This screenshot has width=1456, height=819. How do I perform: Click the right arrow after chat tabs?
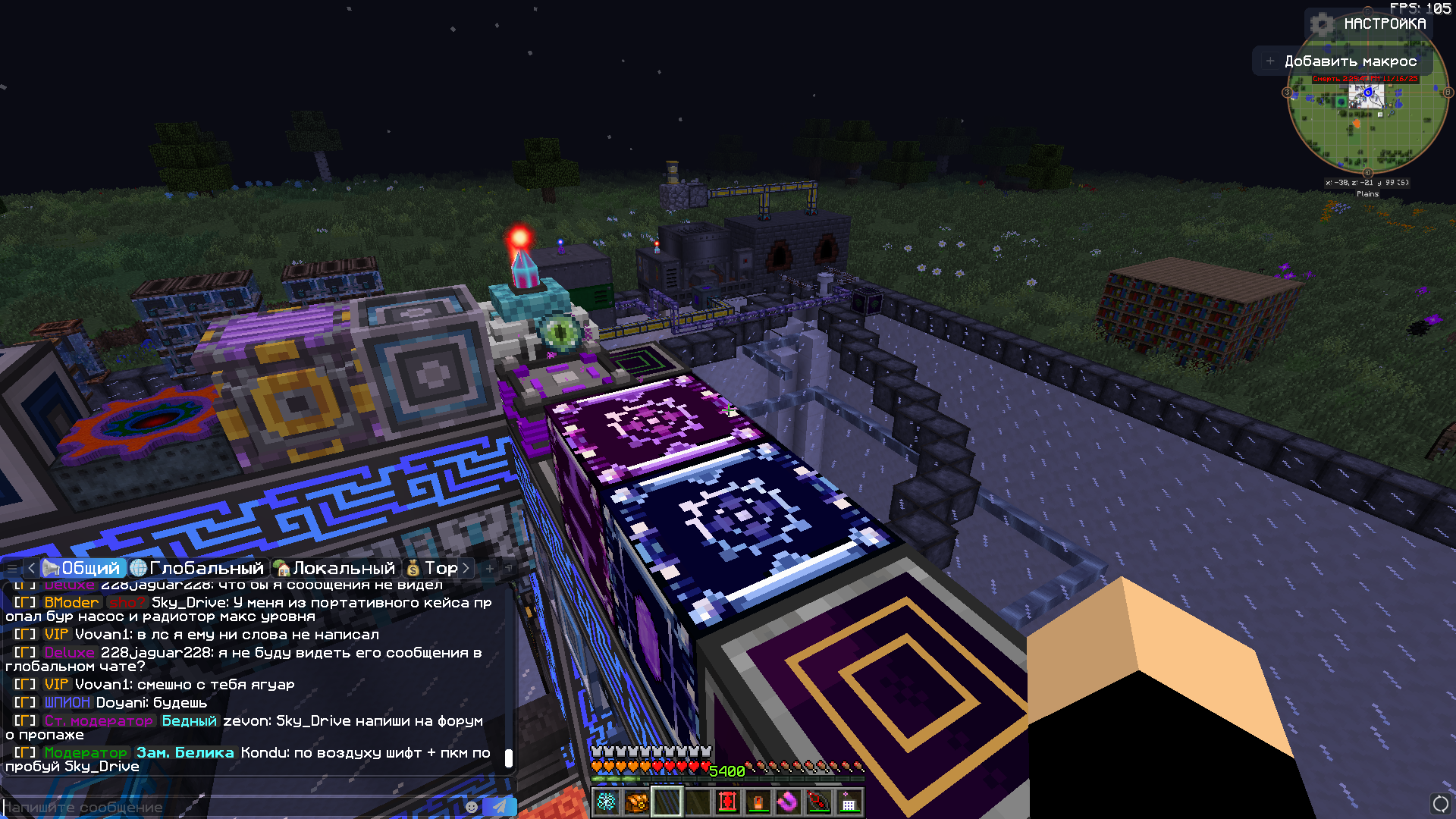tap(466, 568)
